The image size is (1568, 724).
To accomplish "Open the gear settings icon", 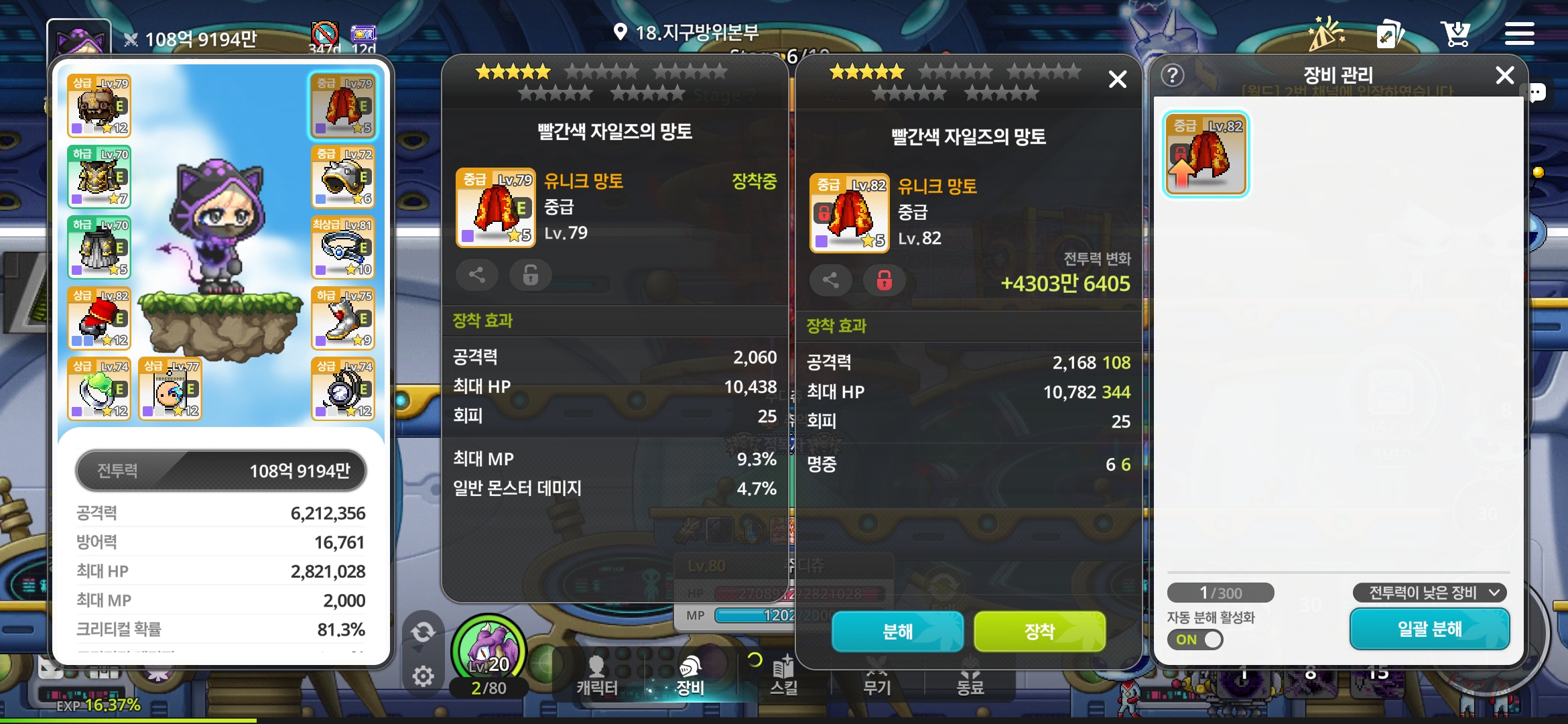I will [423, 676].
